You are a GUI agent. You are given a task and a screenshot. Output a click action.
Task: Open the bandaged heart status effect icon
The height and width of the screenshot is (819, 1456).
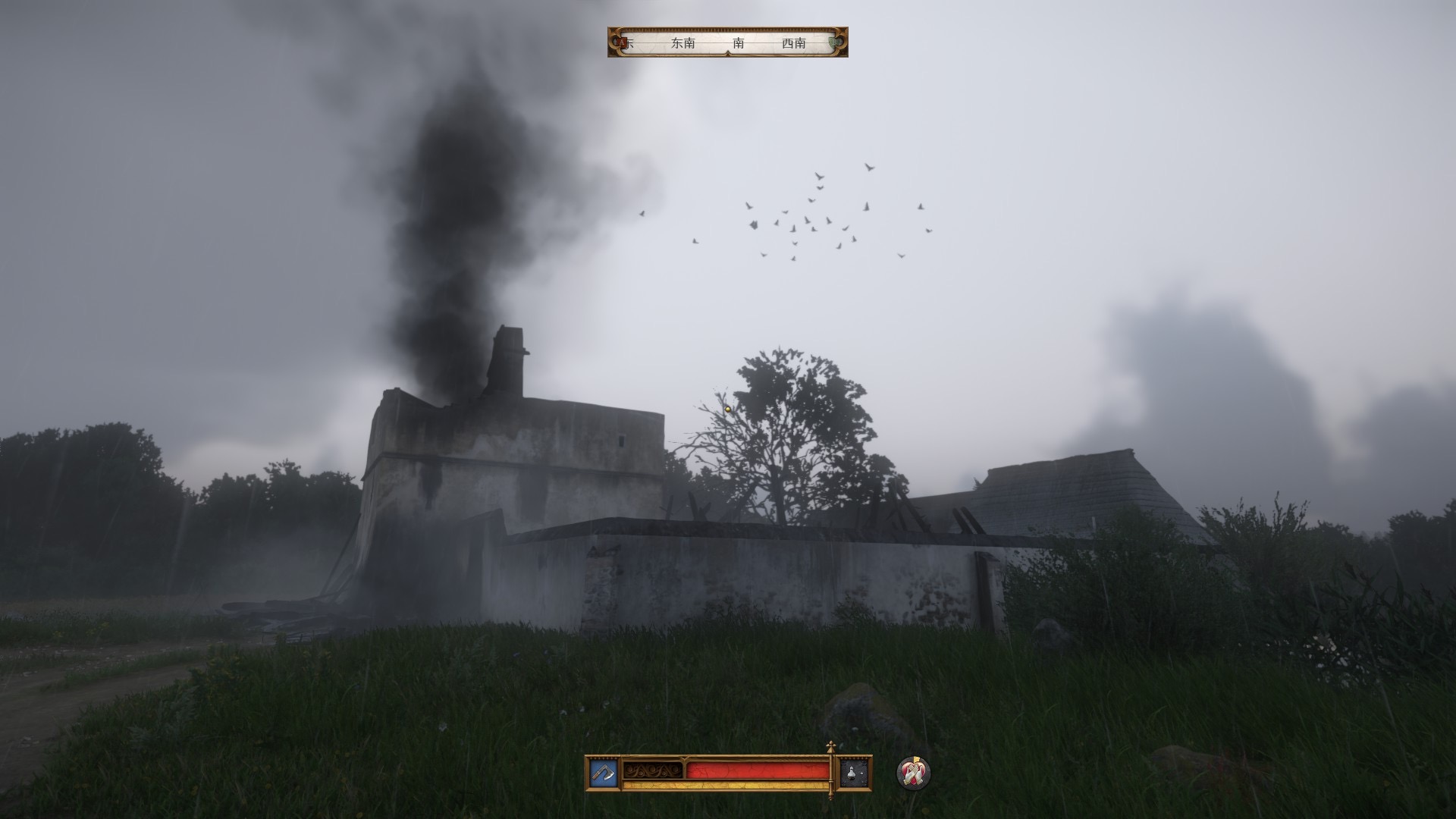(912, 773)
